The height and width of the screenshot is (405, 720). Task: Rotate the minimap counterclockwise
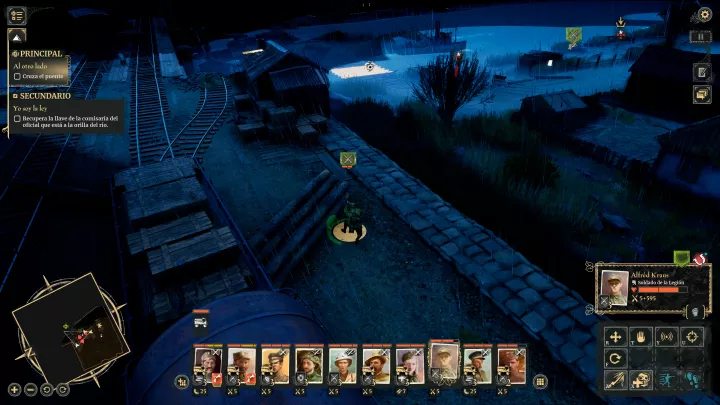click(x=47, y=389)
